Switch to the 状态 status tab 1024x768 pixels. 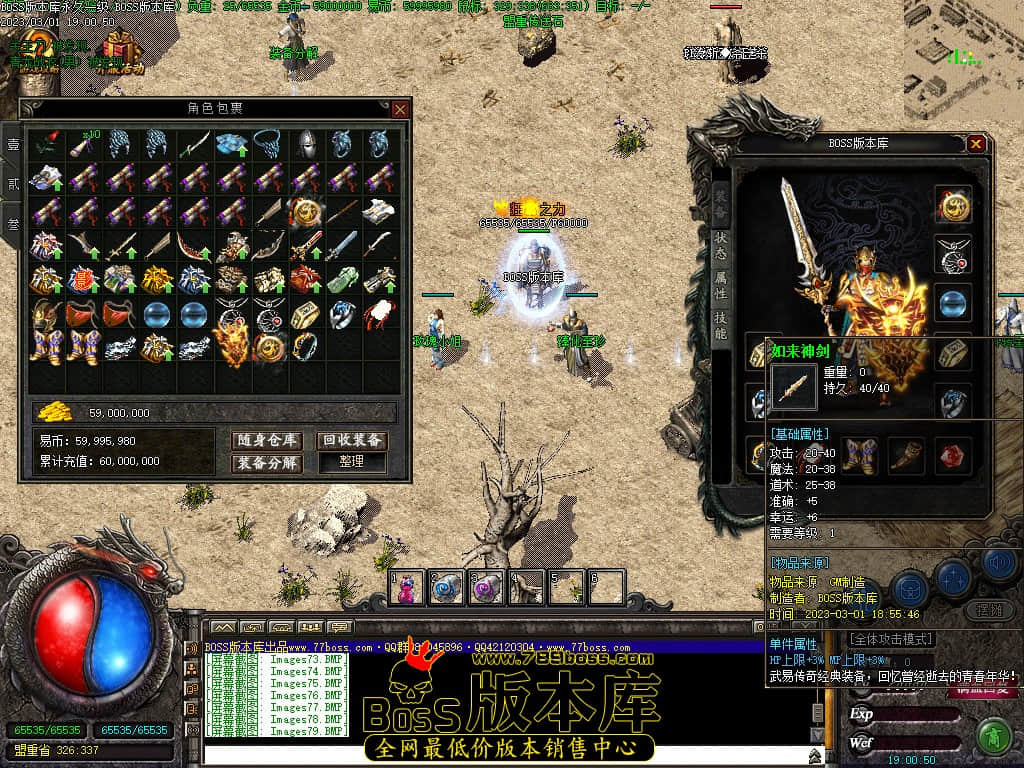[721, 243]
